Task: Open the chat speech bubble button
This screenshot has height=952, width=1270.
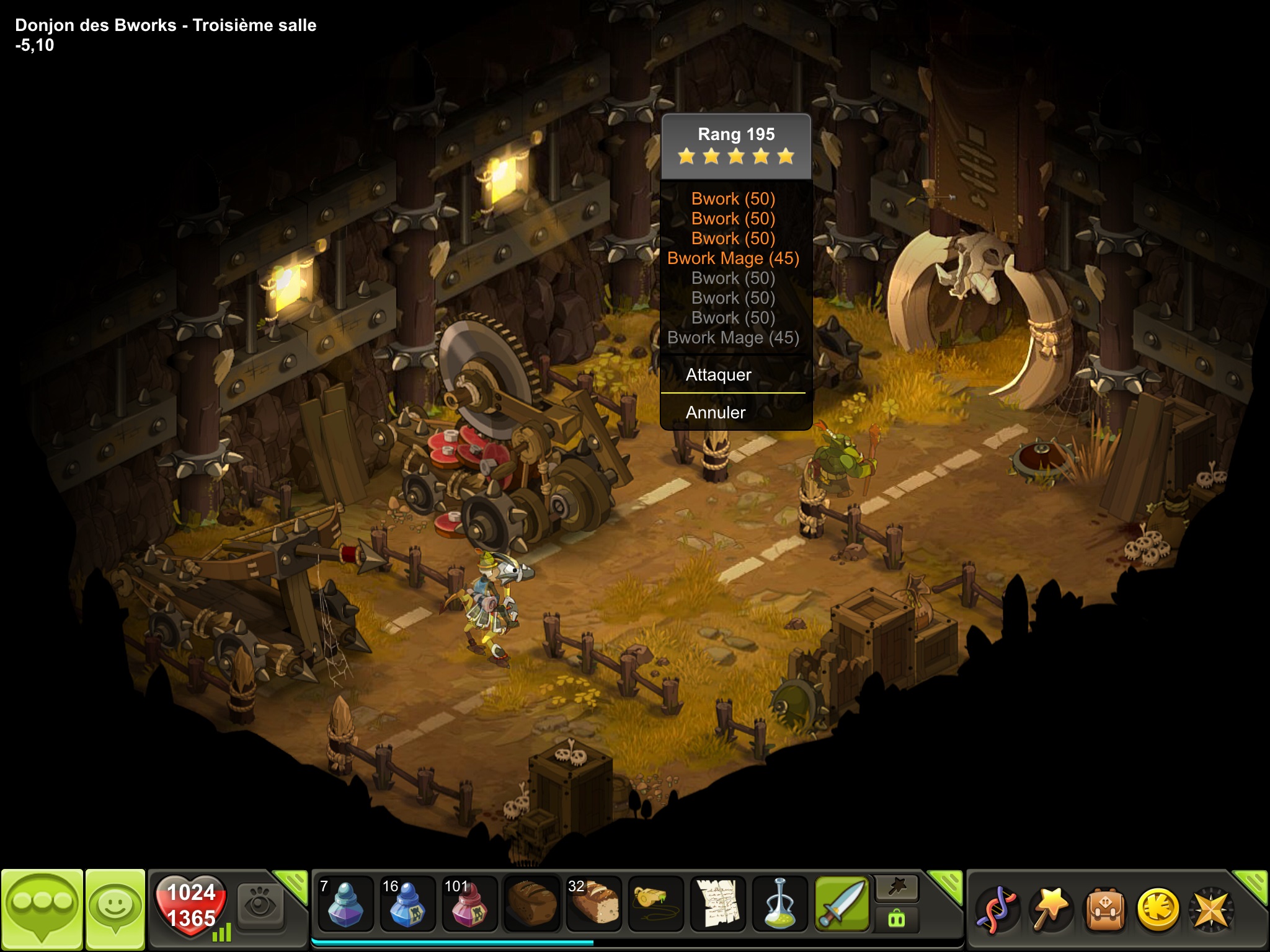Action: coord(42,909)
